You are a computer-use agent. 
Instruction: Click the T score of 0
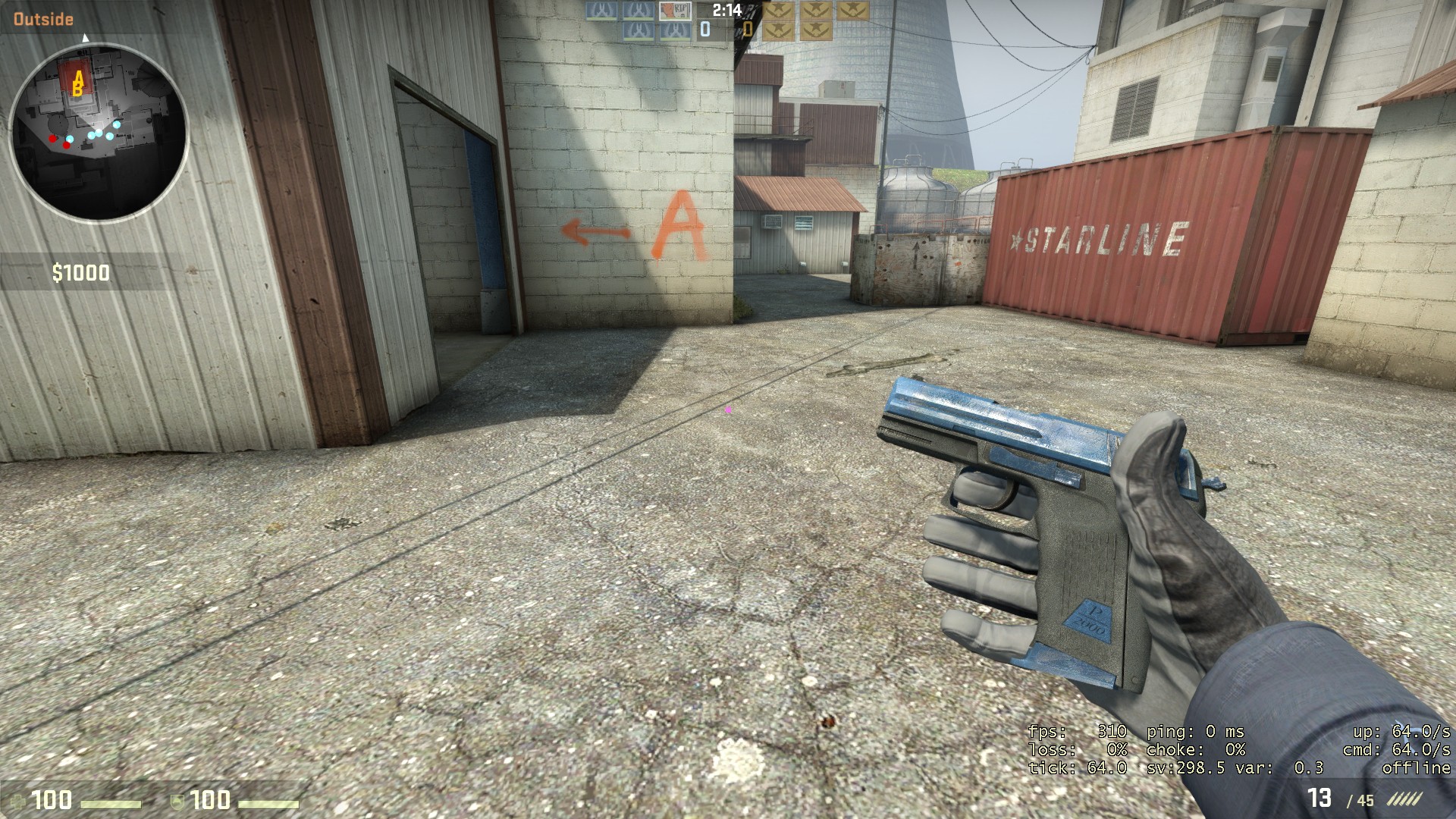click(x=748, y=29)
